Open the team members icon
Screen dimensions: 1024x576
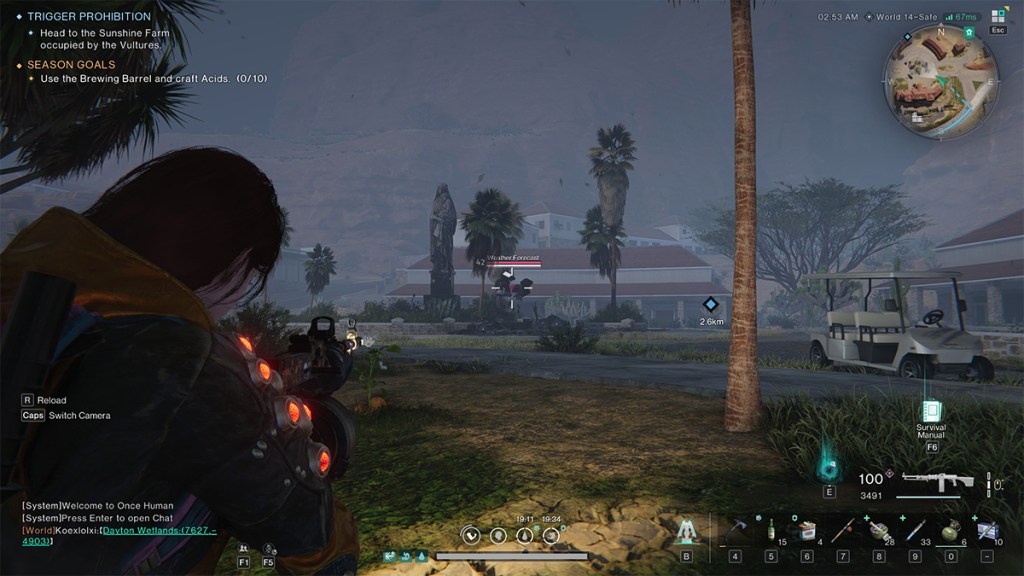(x=243, y=549)
